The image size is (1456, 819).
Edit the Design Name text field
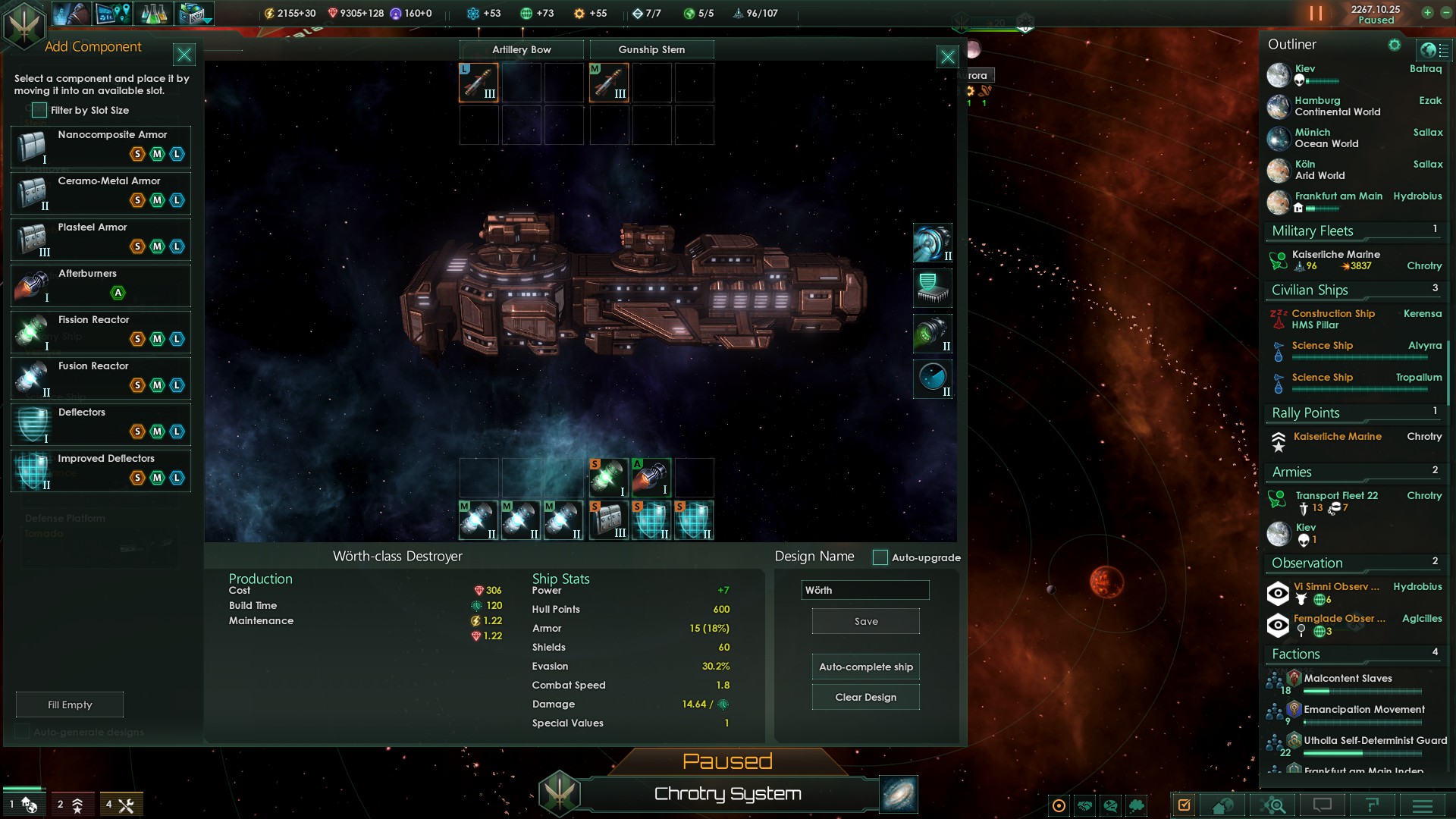click(x=864, y=590)
